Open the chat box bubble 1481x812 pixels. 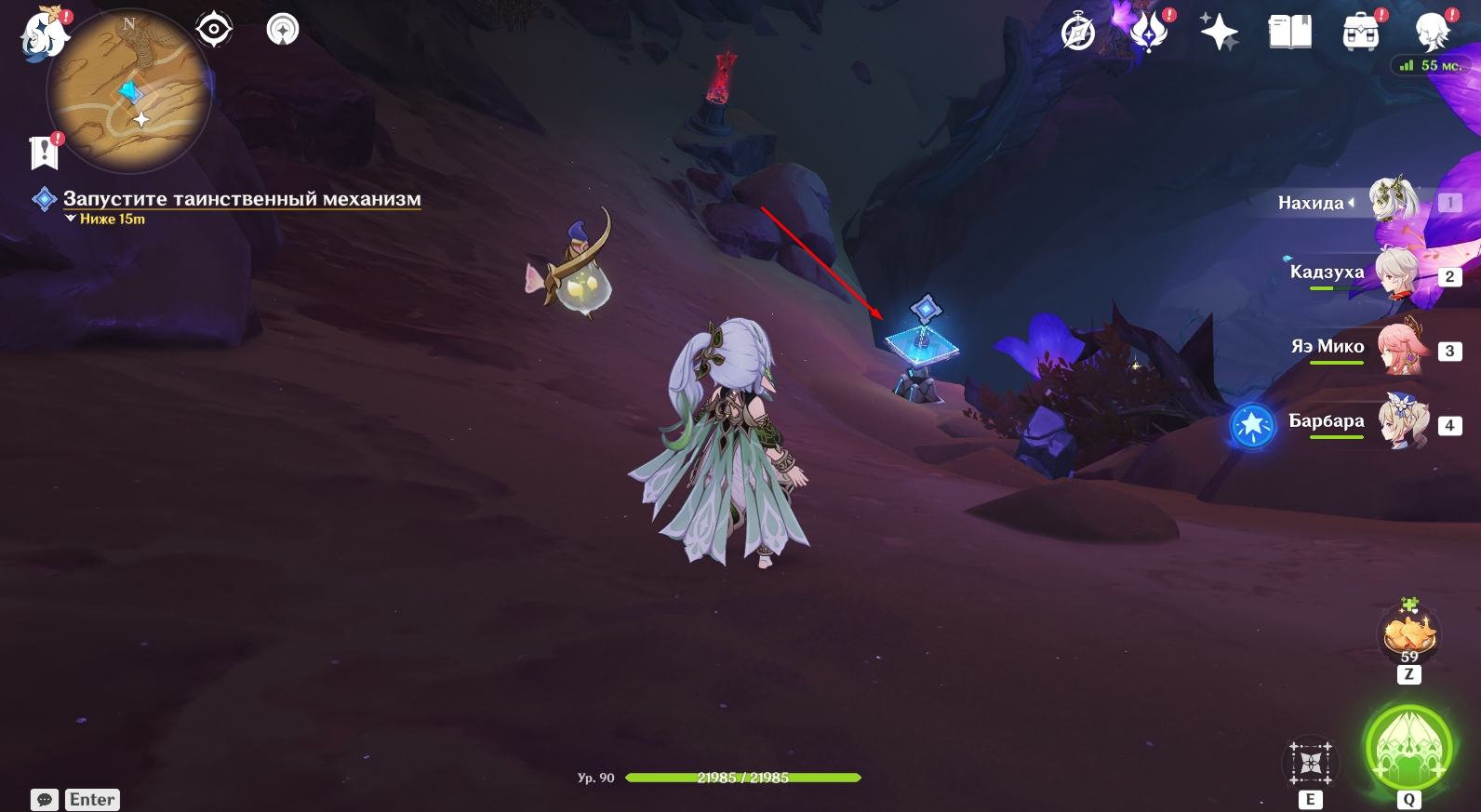pyautogui.click(x=45, y=800)
